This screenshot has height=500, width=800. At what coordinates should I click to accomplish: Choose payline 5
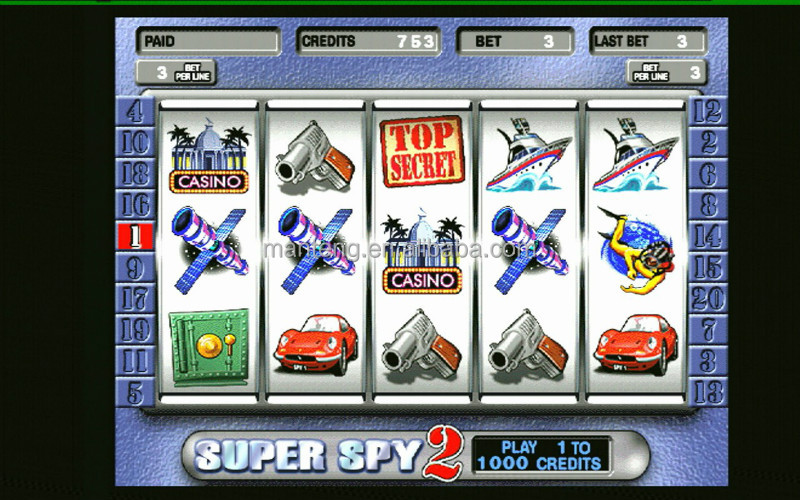[135, 392]
